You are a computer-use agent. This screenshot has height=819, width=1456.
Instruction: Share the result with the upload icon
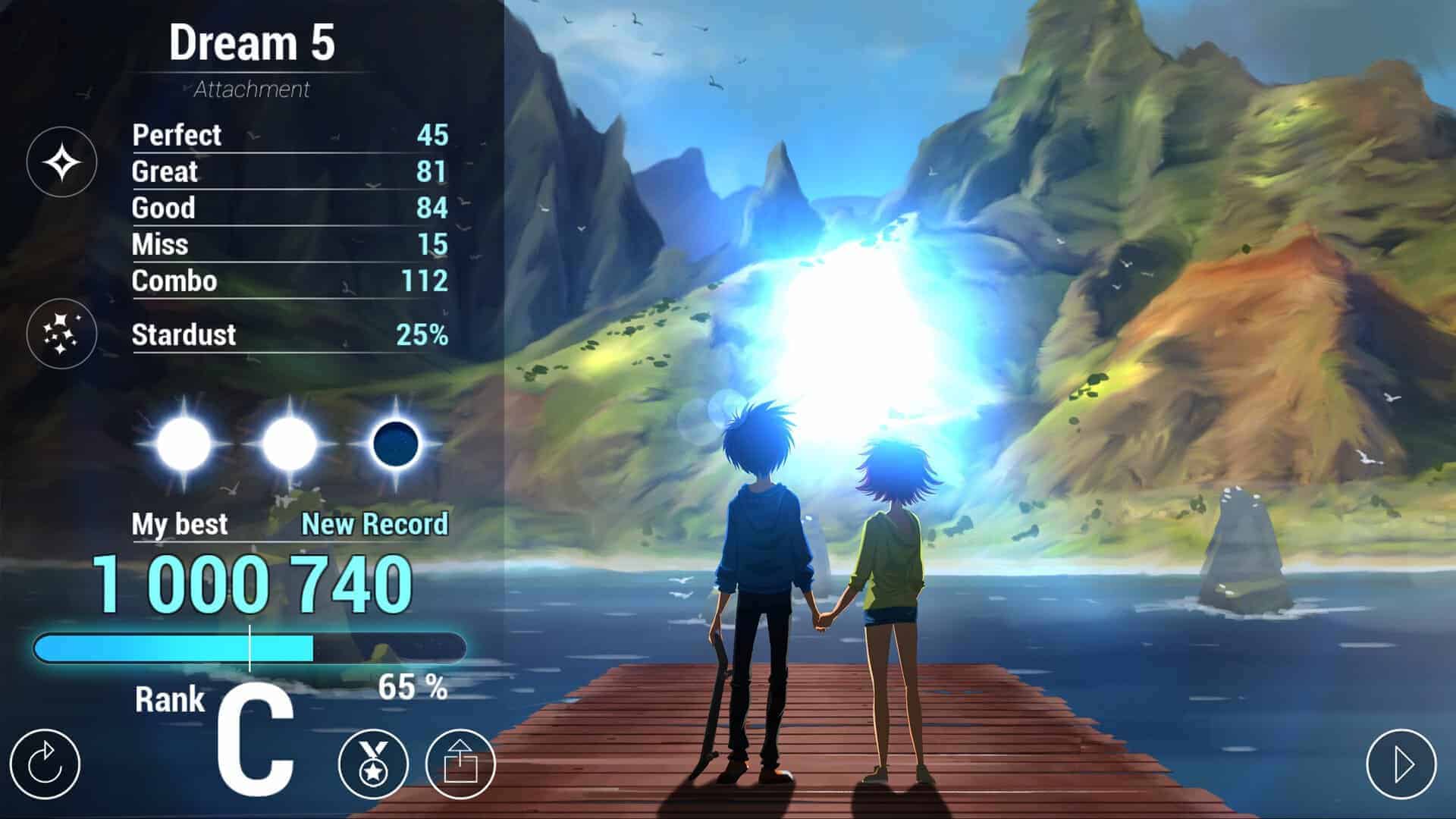[x=460, y=764]
